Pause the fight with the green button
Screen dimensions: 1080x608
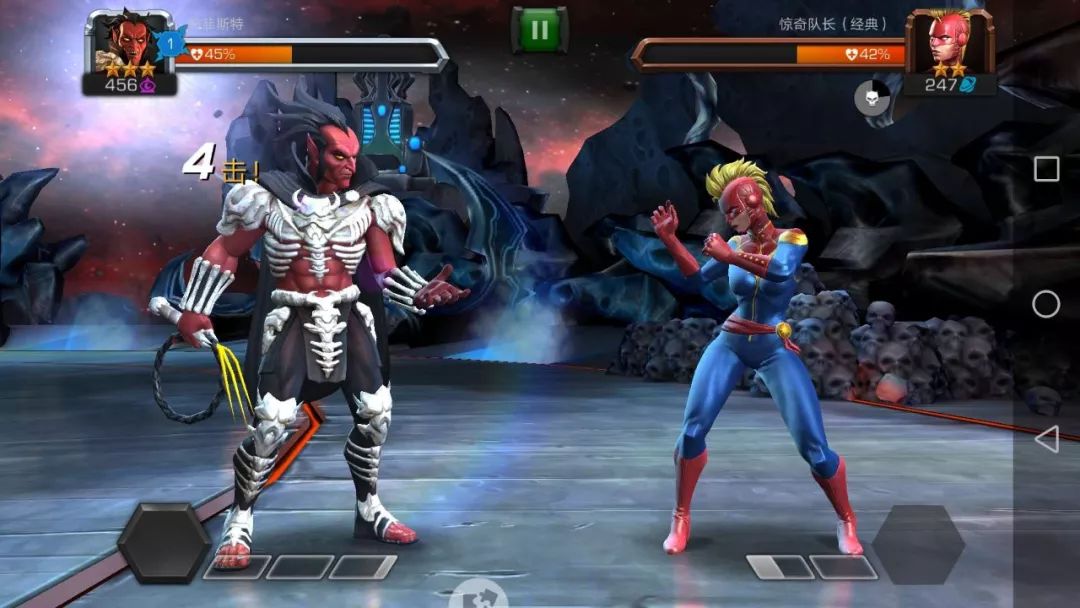point(539,30)
